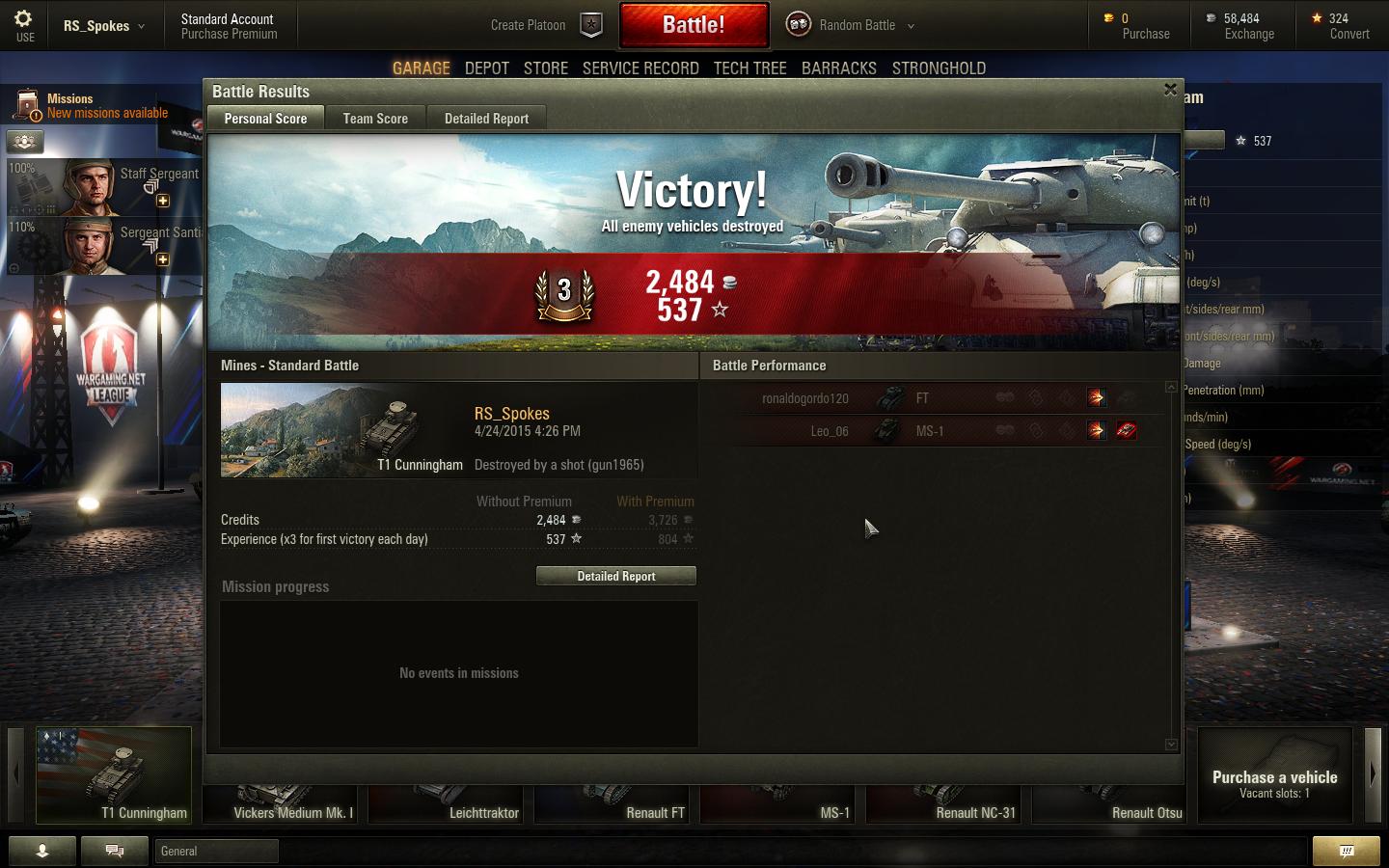The image size is (1389, 868).
Task: Click the Detailed Report button below experience
Action: pos(616,576)
